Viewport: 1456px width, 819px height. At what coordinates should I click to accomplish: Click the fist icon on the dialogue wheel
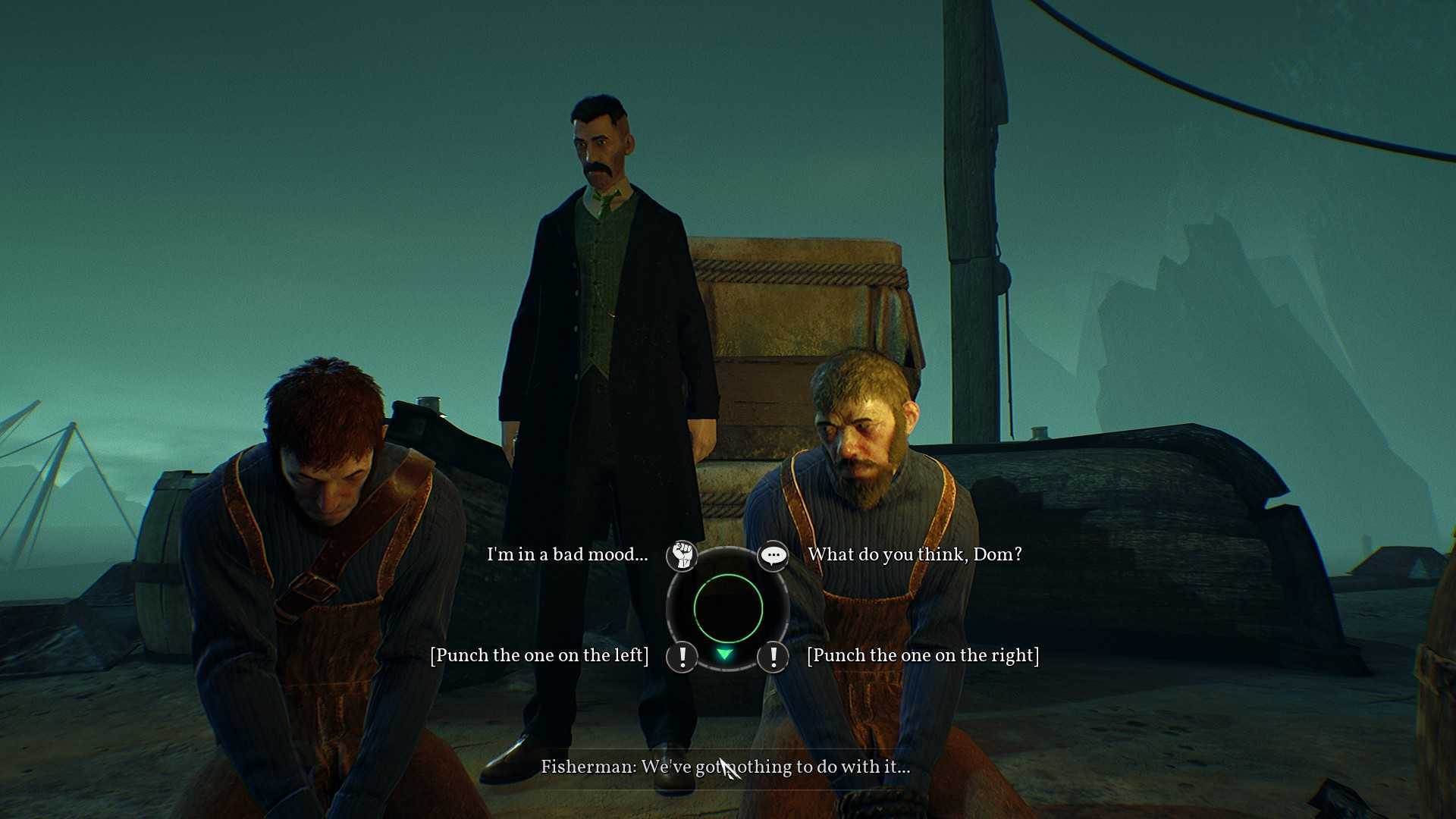682,556
